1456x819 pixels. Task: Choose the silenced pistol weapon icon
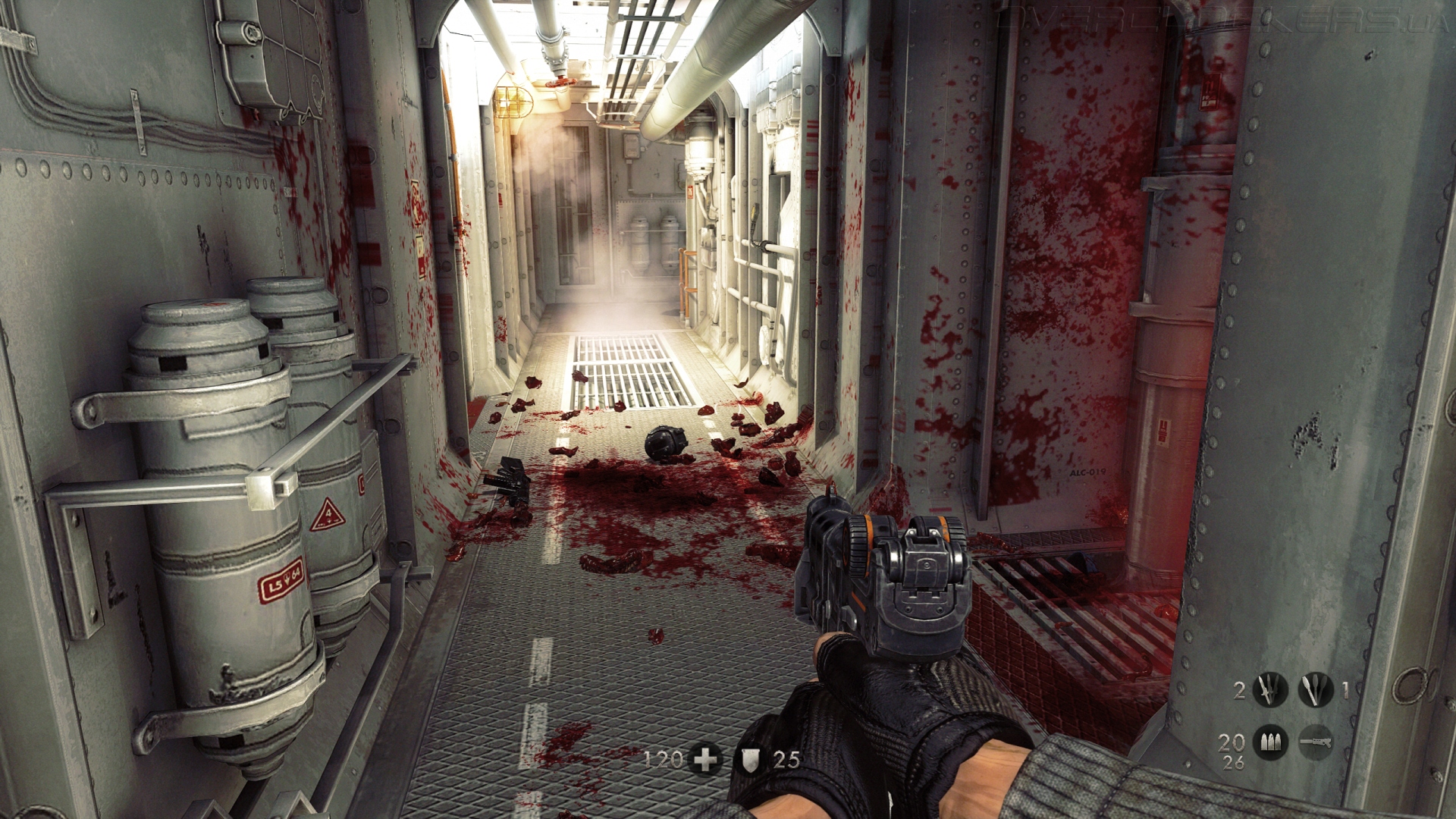(1316, 742)
